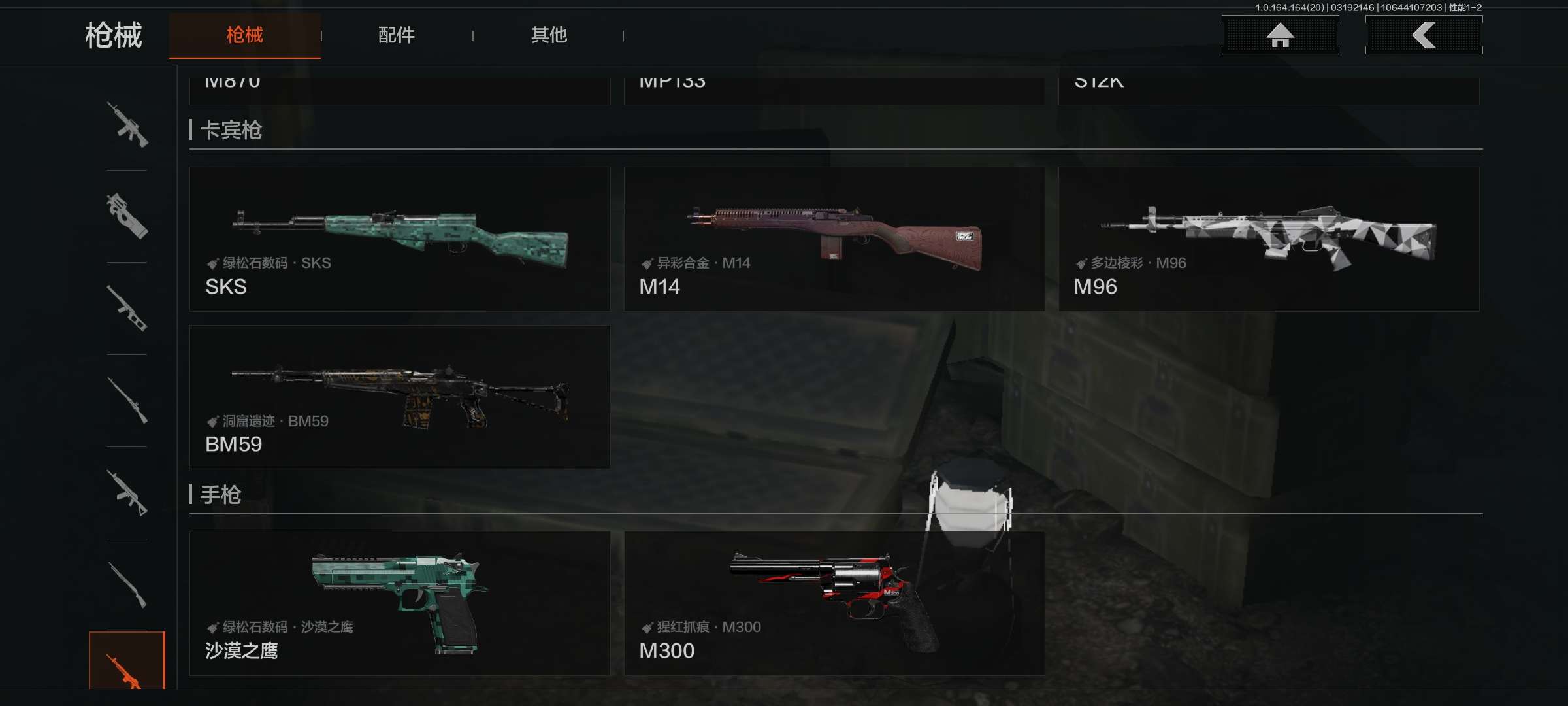Open the pump shotgun category icon
The height and width of the screenshot is (706, 1568).
[127, 585]
